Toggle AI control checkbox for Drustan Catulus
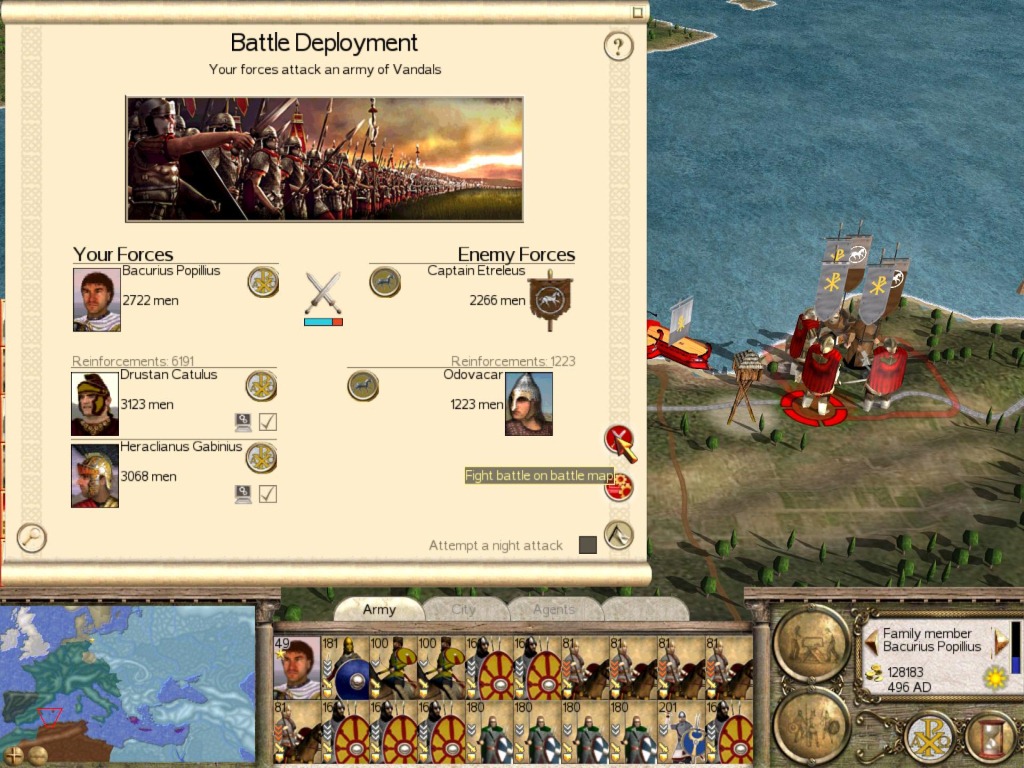This screenshot has width=1024, height=768. click(x=268, y=422)
